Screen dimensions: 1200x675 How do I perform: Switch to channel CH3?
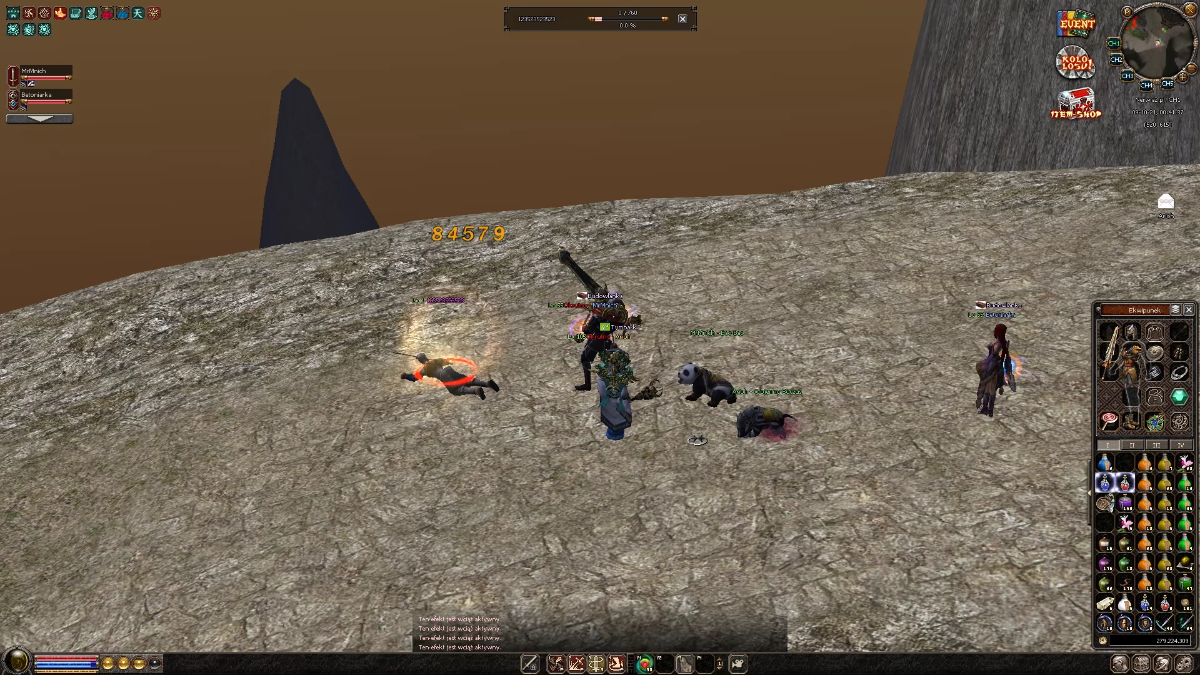click(1128, 75)
